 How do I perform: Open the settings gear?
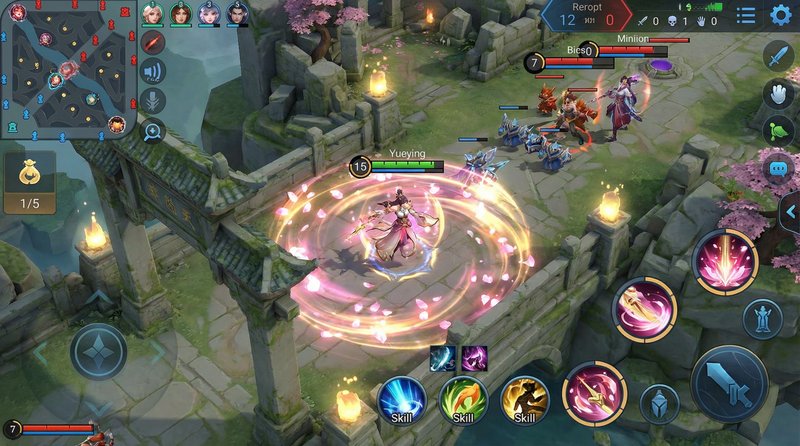[x=781, y=15]
